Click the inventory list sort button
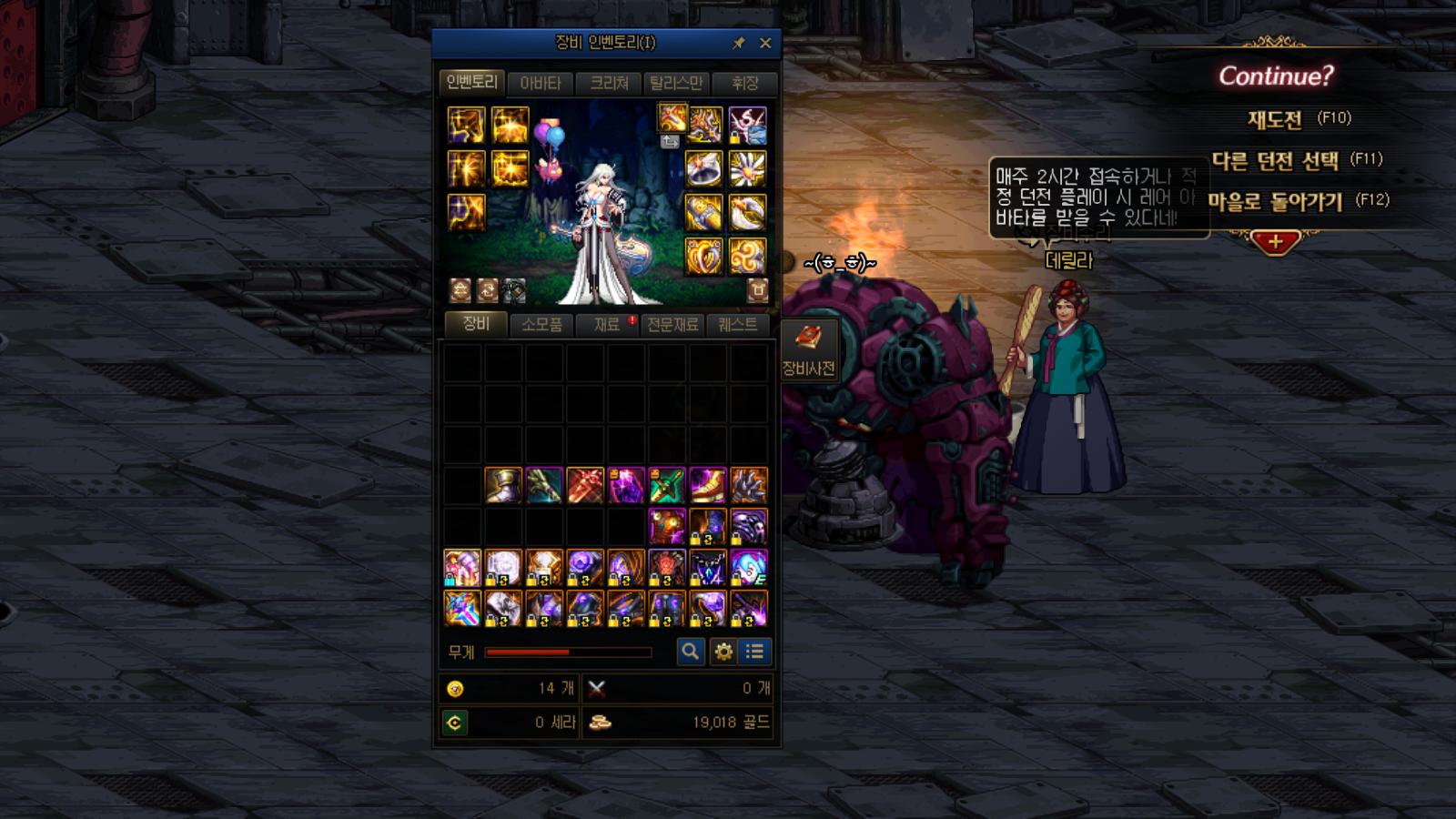 (x=754, y=652)
